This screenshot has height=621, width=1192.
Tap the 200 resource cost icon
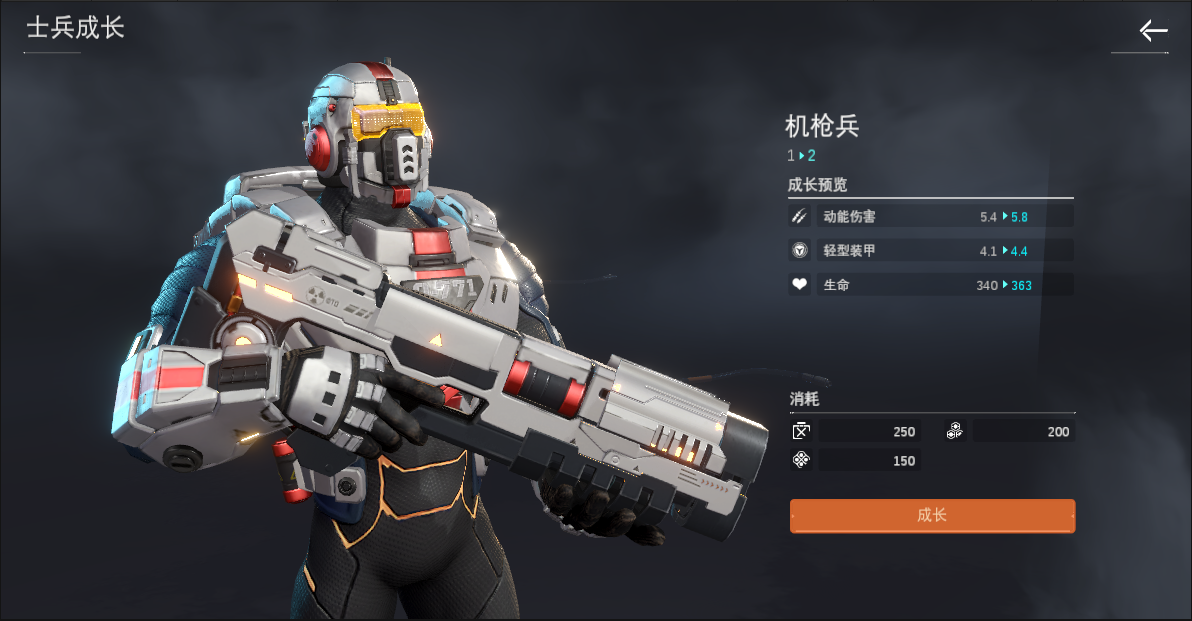pos(955,432)
